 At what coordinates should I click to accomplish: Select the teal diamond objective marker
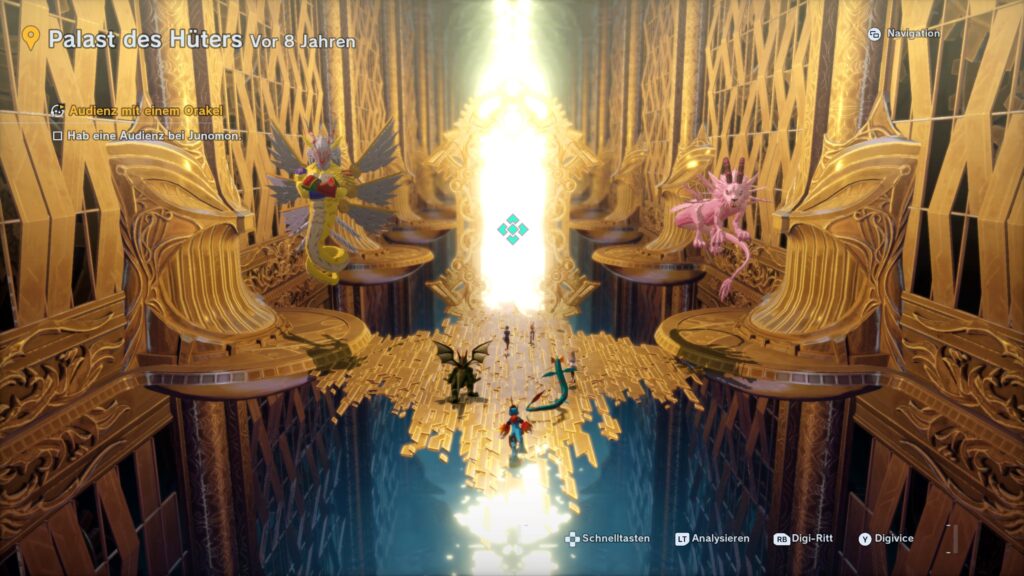coord(512,230)
